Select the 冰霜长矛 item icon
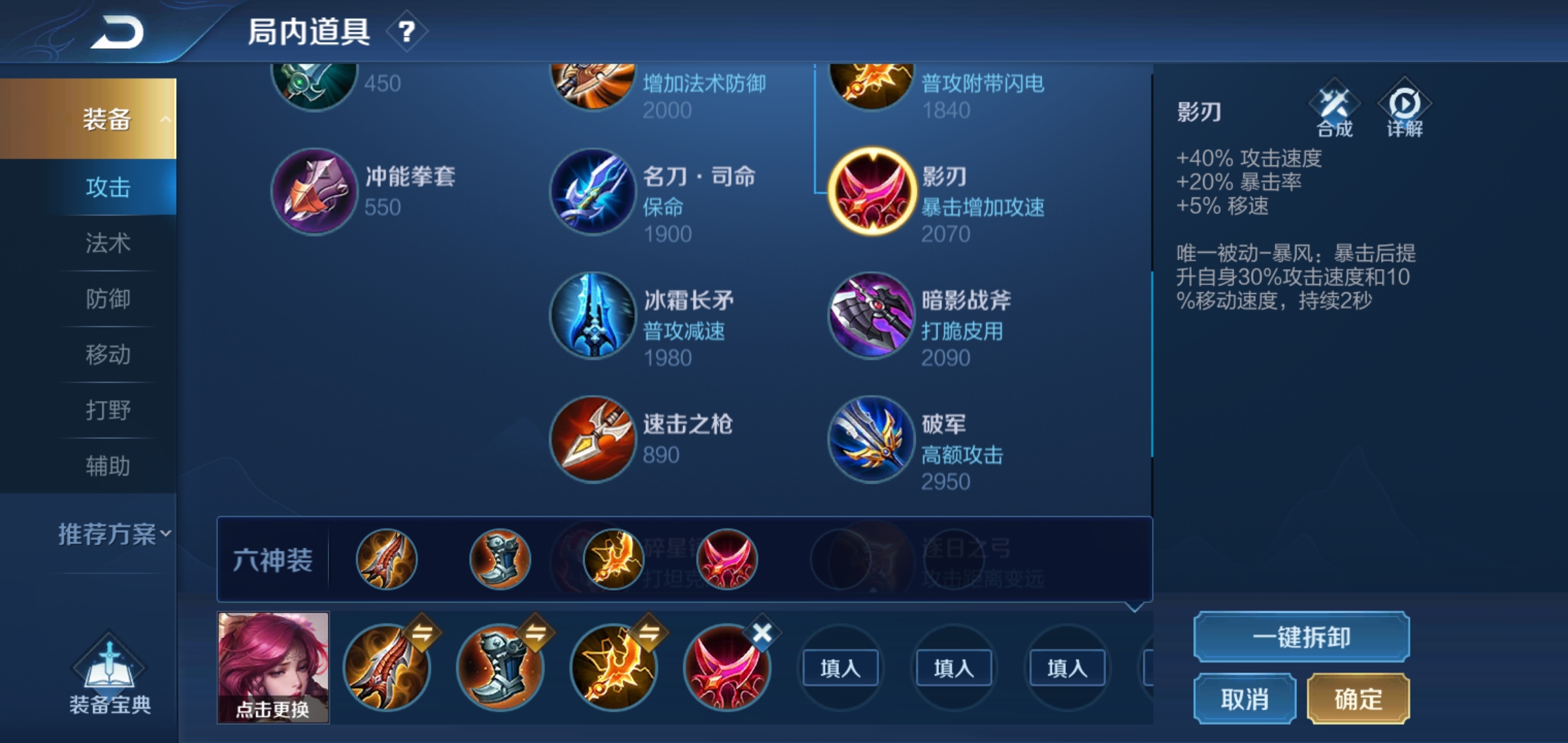 tap(593, 315)
